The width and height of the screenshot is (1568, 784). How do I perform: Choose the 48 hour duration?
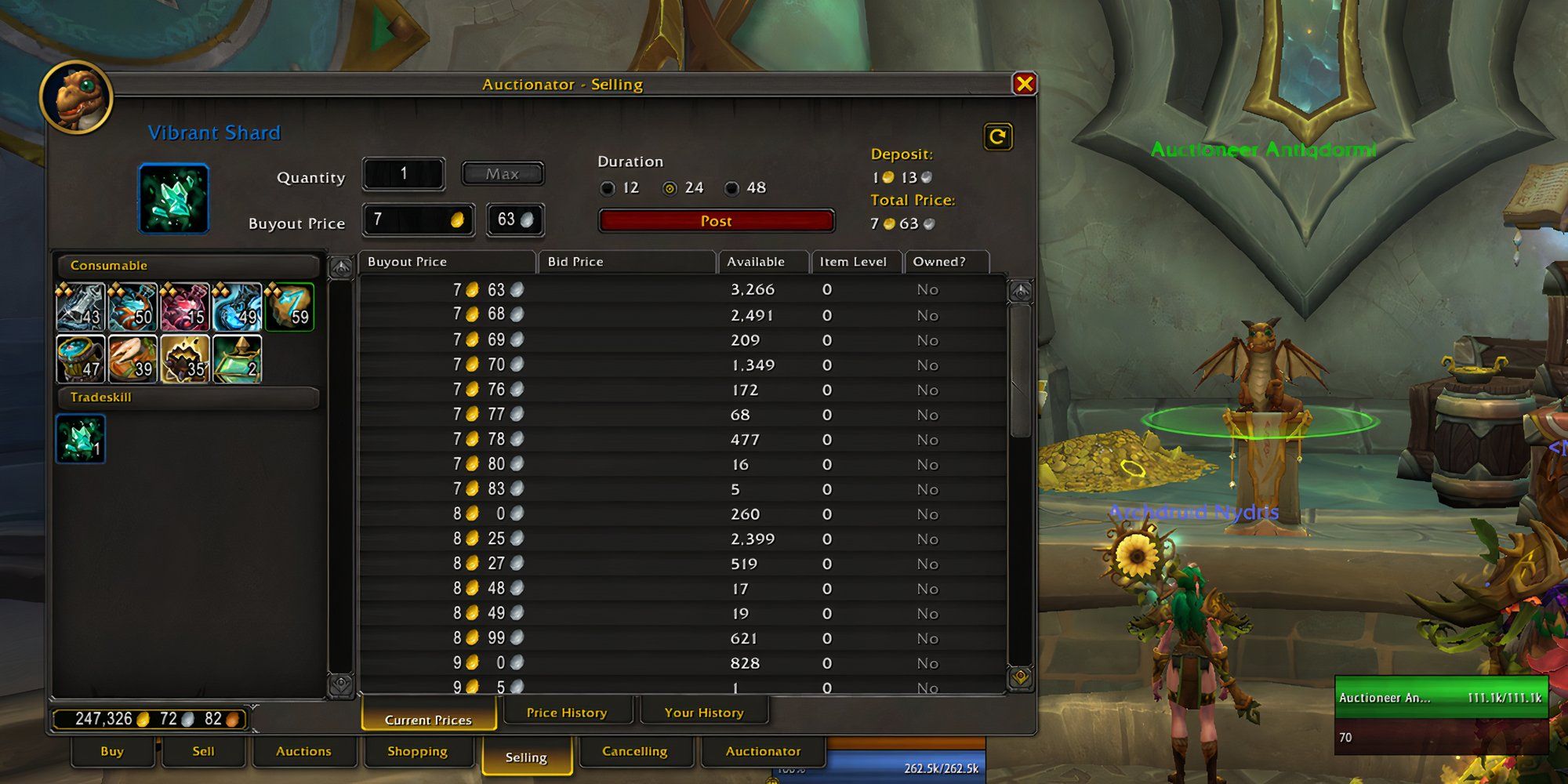click(x=733, y=188)
